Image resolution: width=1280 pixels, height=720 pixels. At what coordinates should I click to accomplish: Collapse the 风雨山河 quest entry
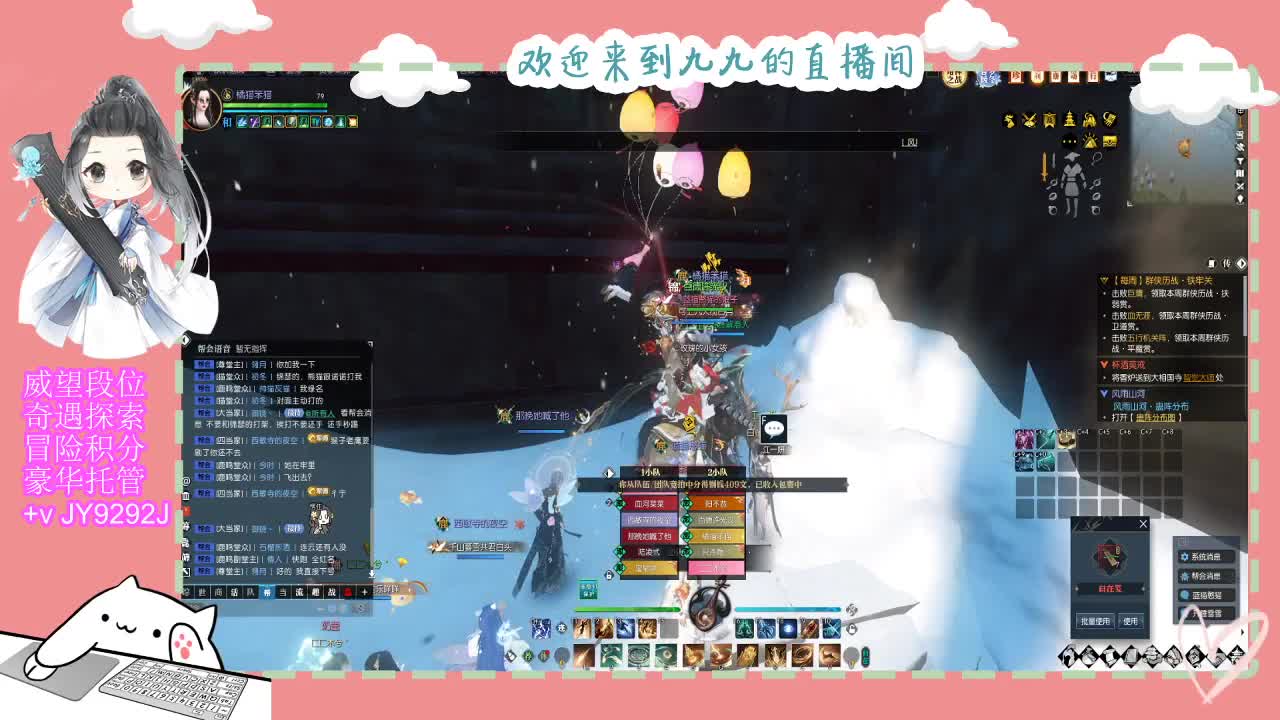[1102, 393]
